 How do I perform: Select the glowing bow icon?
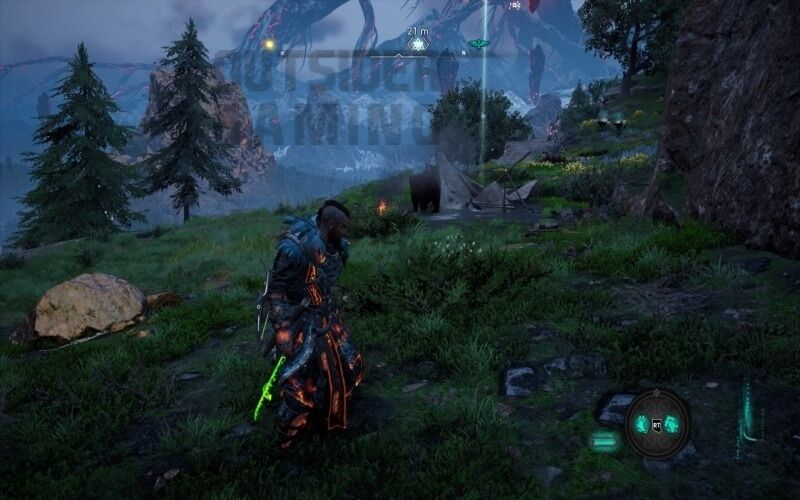[746, 408]
